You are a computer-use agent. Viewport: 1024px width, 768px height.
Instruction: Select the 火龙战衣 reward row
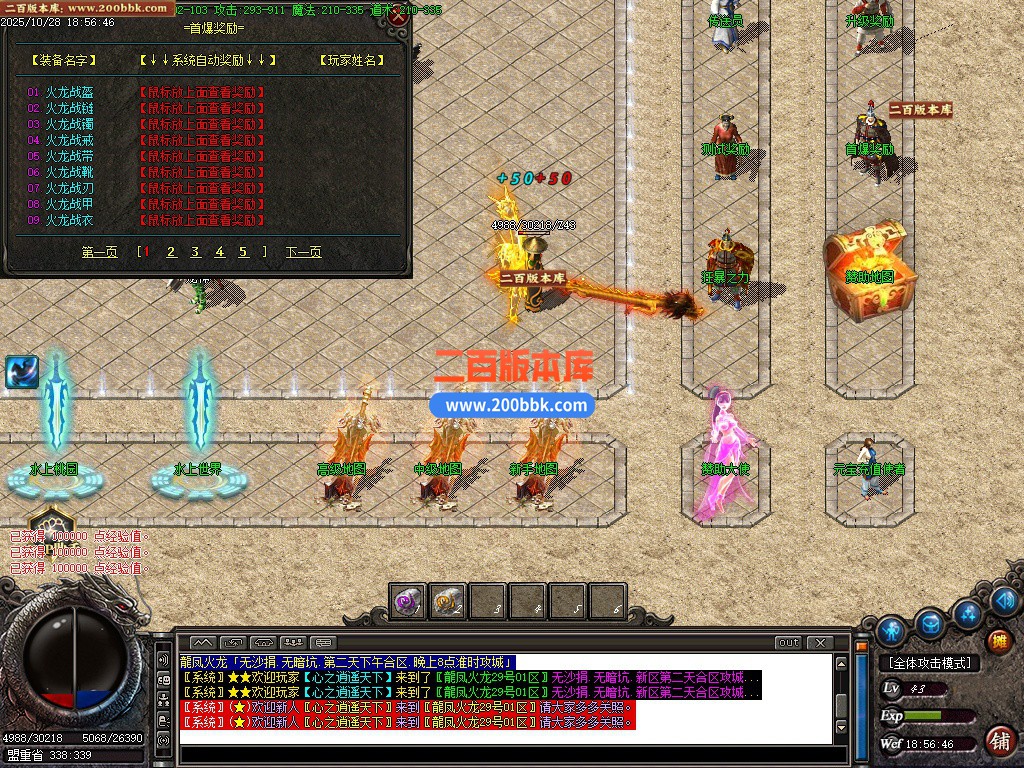pos(69,220)
